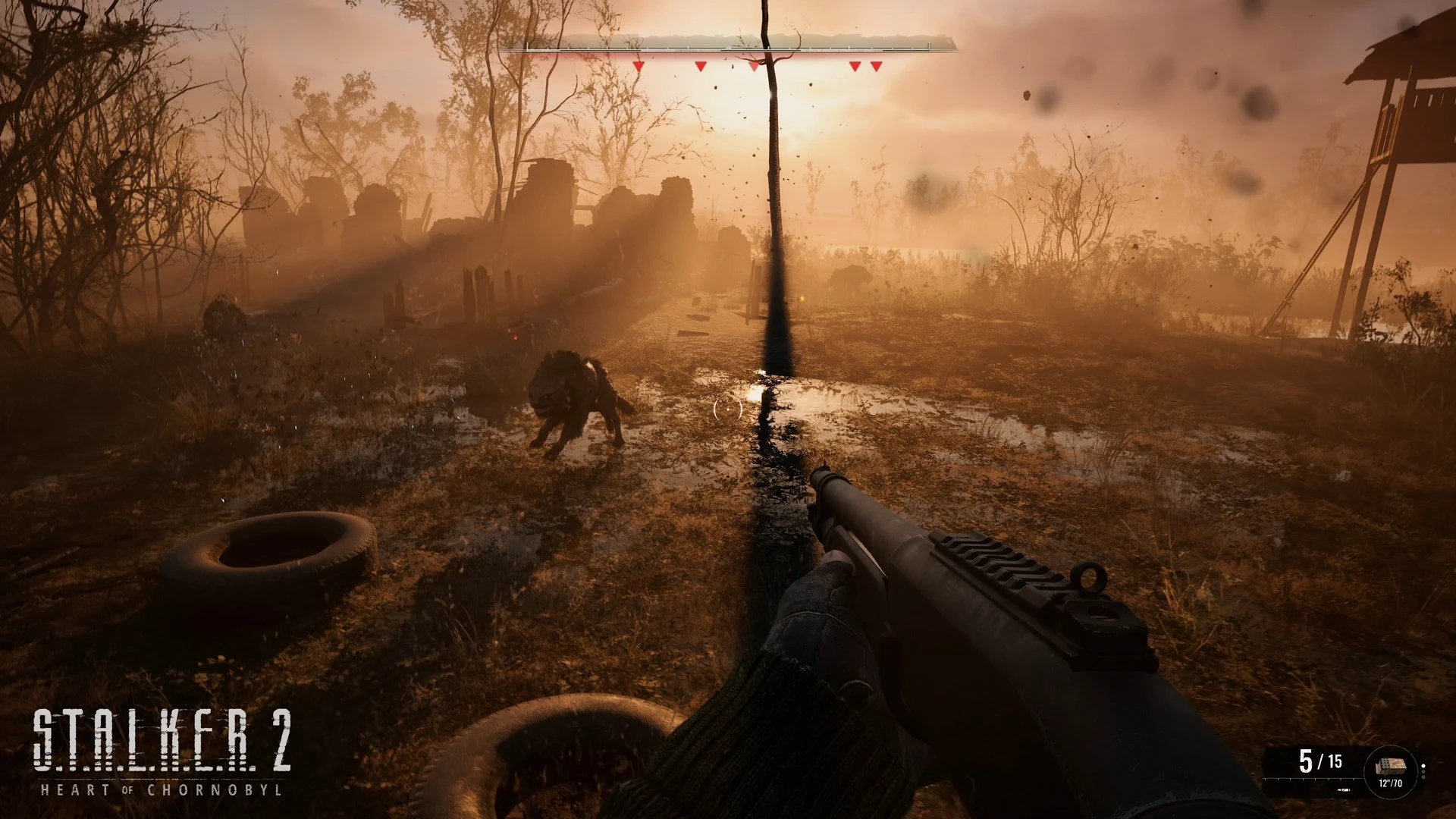
Task: Toggle the top fire-mode dot beside the ammo circle
Action: pyautogui.click(x=1423, y=765)
